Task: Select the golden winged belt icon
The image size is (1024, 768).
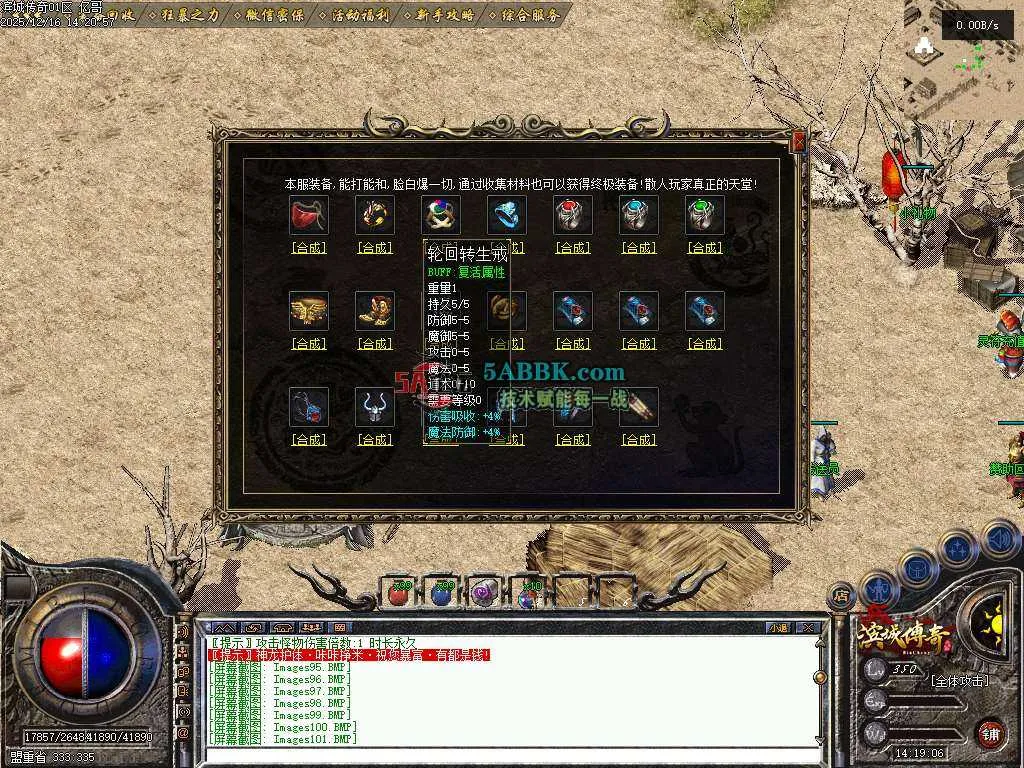Action: pyautogui.click(x=309, y=311)
